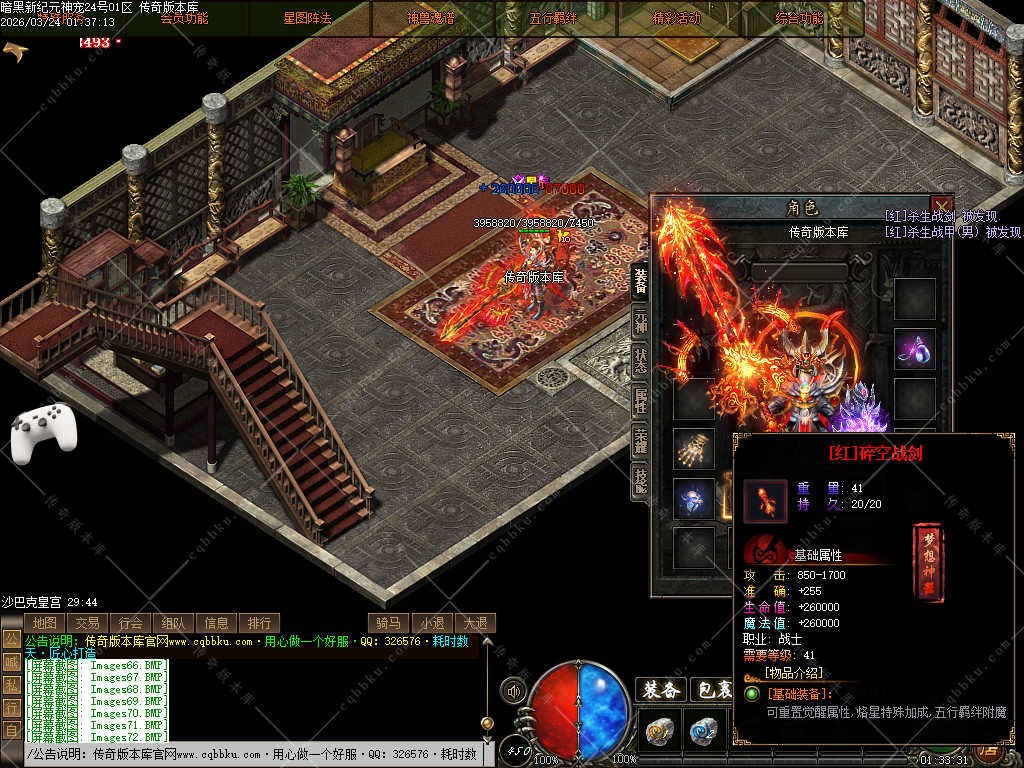This screenshot has width=1024, height=768.
Task: Open the 星图阵法 menu
Action: pyautogui.click(x=308, y=18)
